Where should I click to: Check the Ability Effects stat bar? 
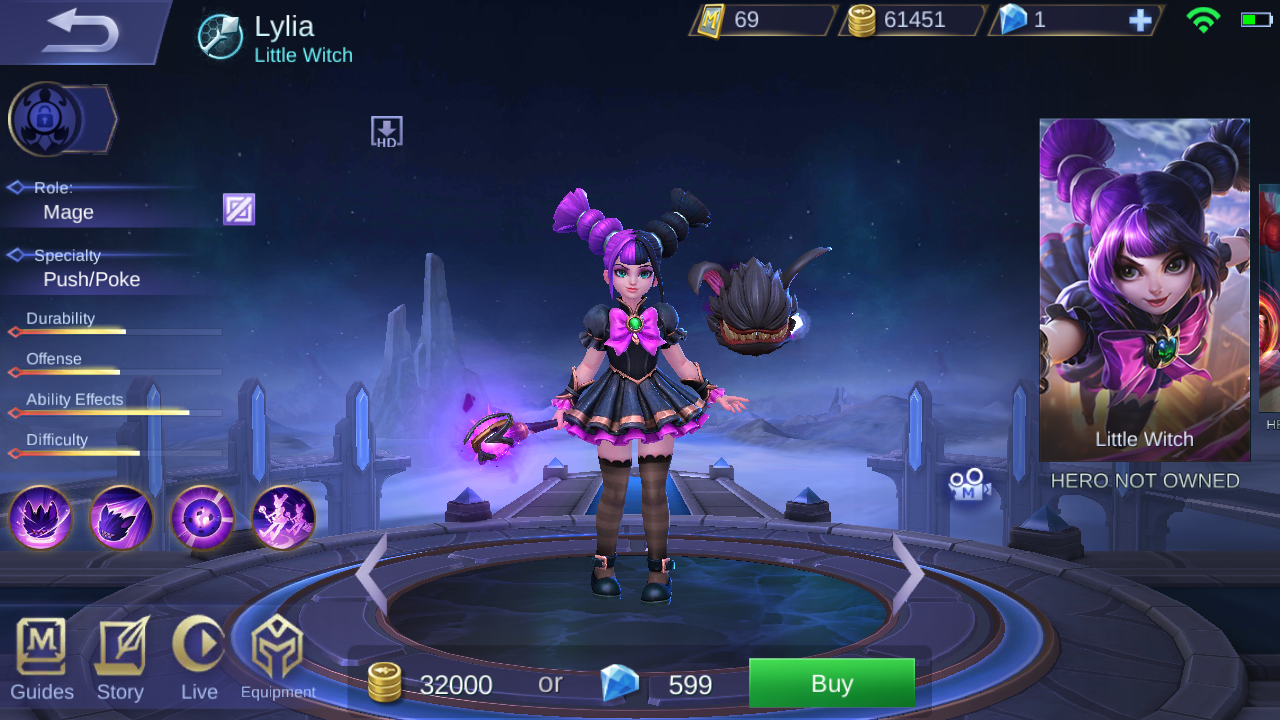pyautogui.click(x=110, y=411)
